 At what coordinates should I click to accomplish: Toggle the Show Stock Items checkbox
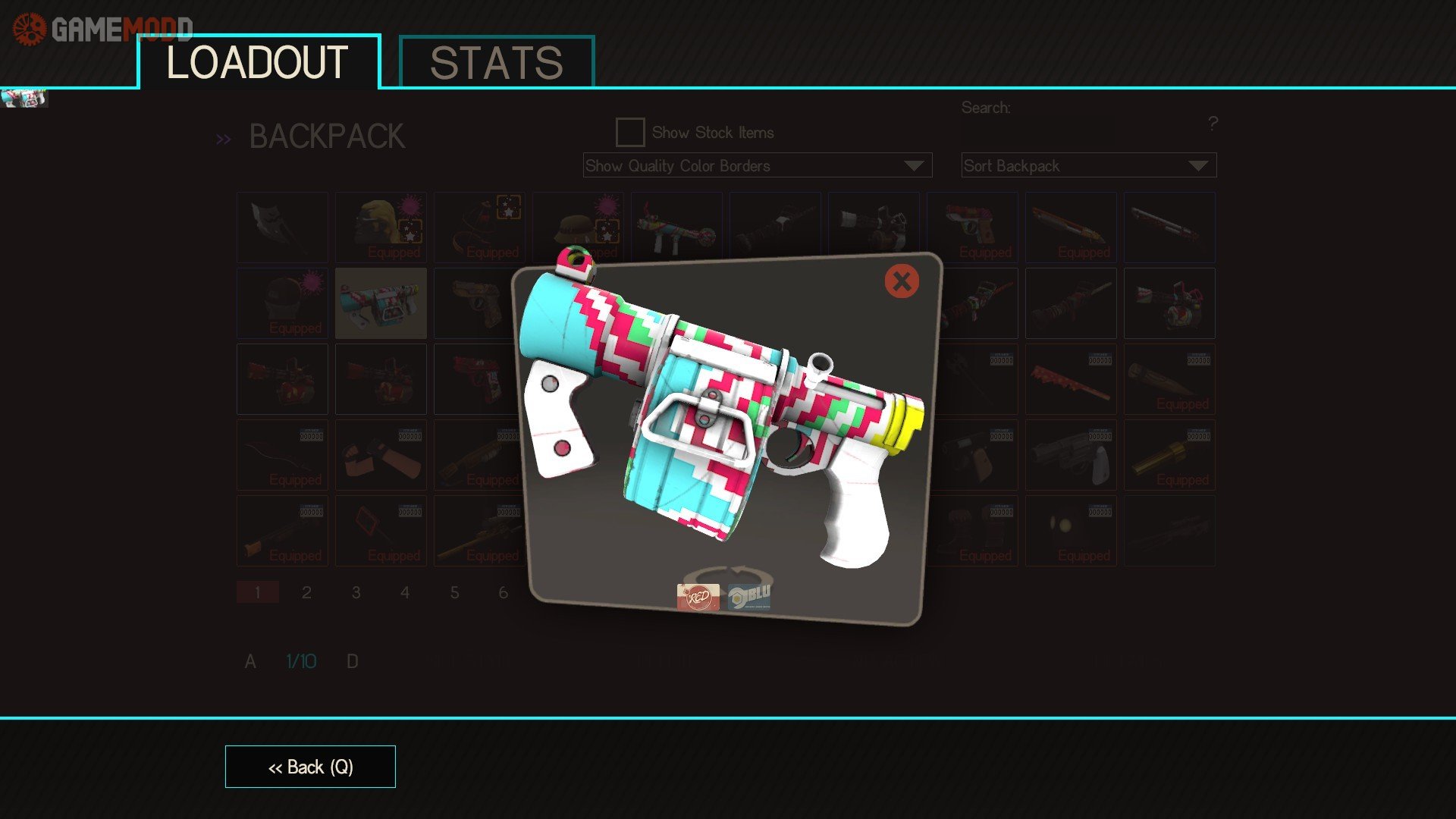coord(630,132)
